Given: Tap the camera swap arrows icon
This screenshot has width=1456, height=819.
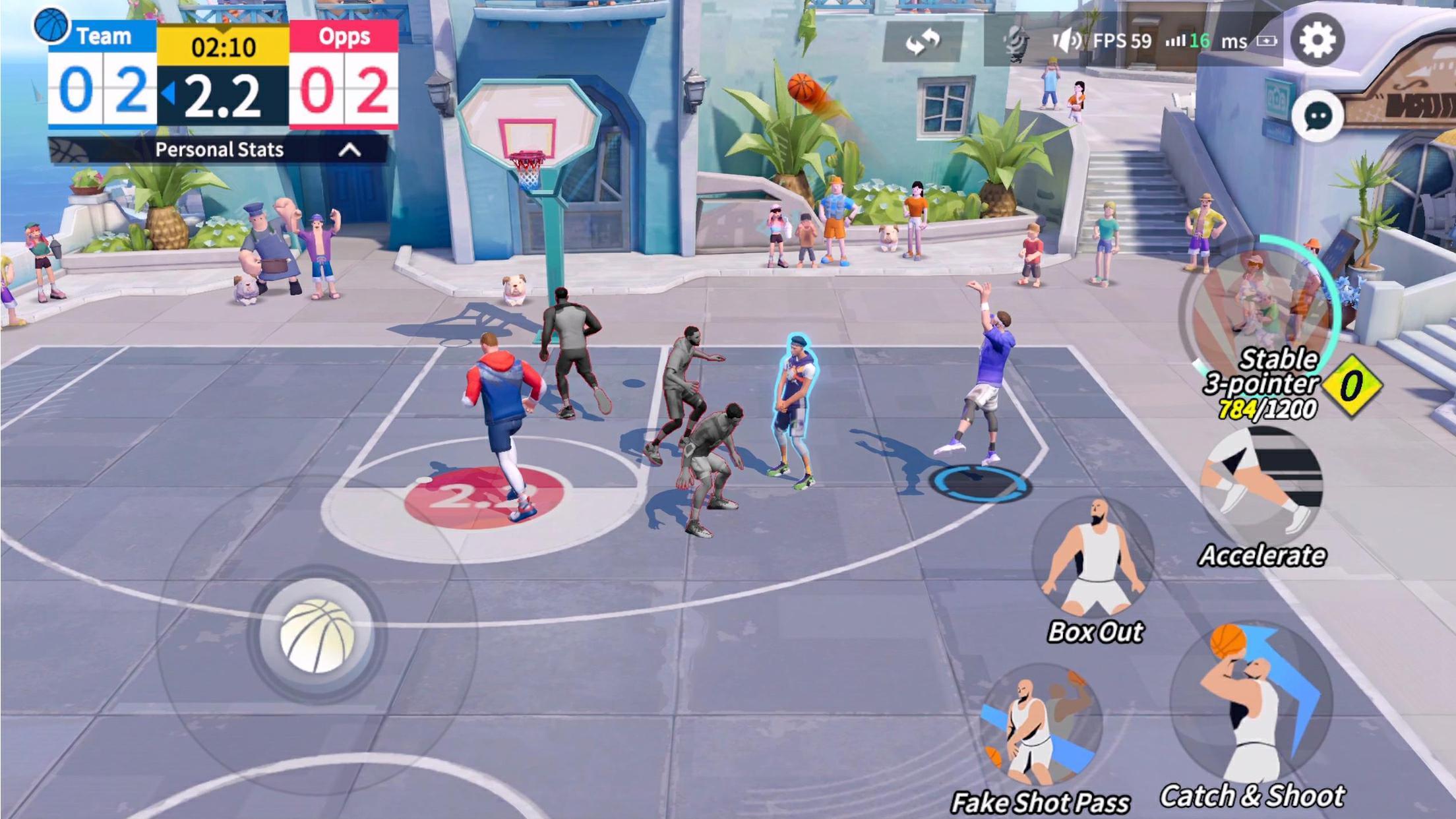Looking at the screenshot, I should (923, 41).
